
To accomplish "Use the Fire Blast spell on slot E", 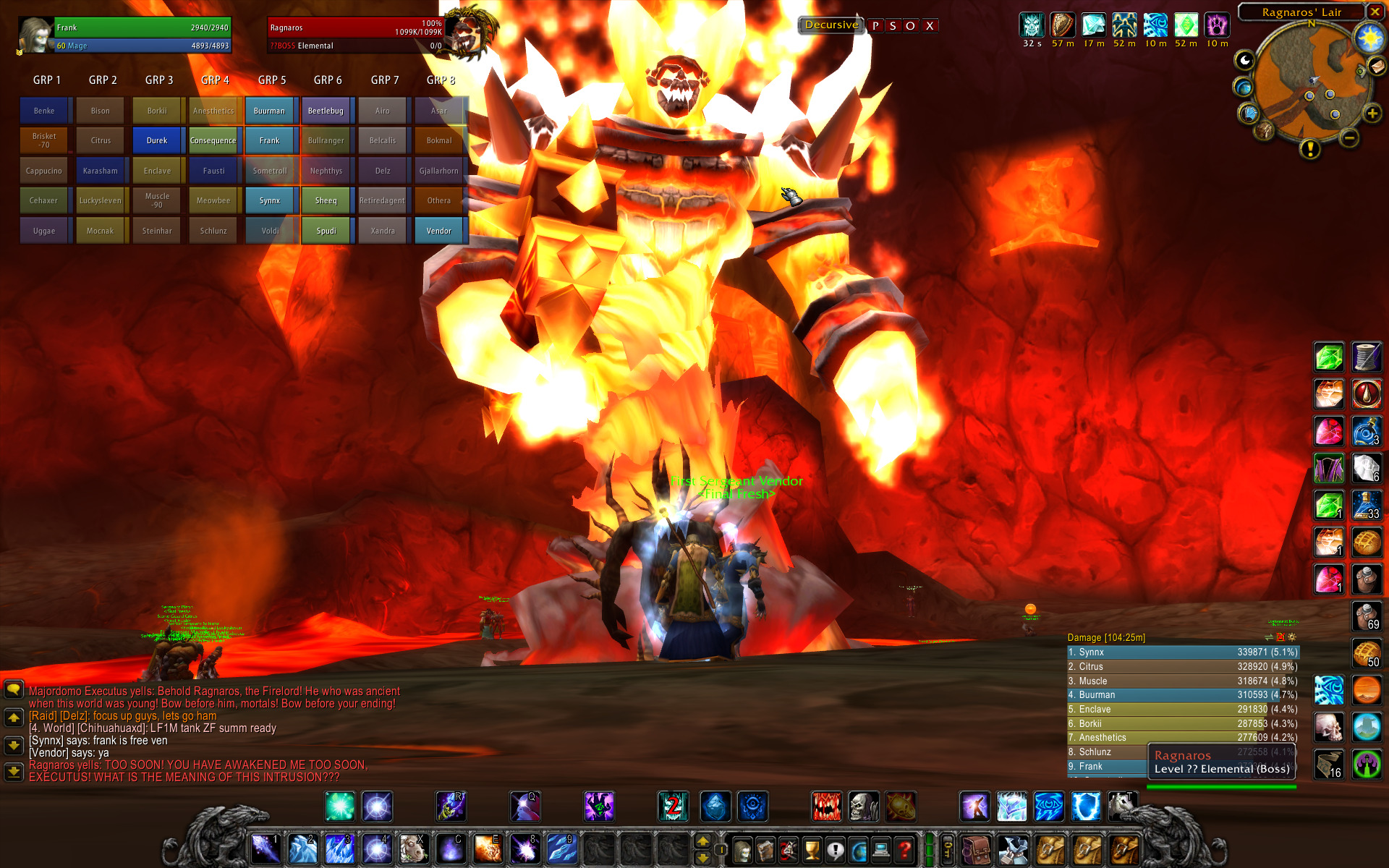I will point(488,849).
